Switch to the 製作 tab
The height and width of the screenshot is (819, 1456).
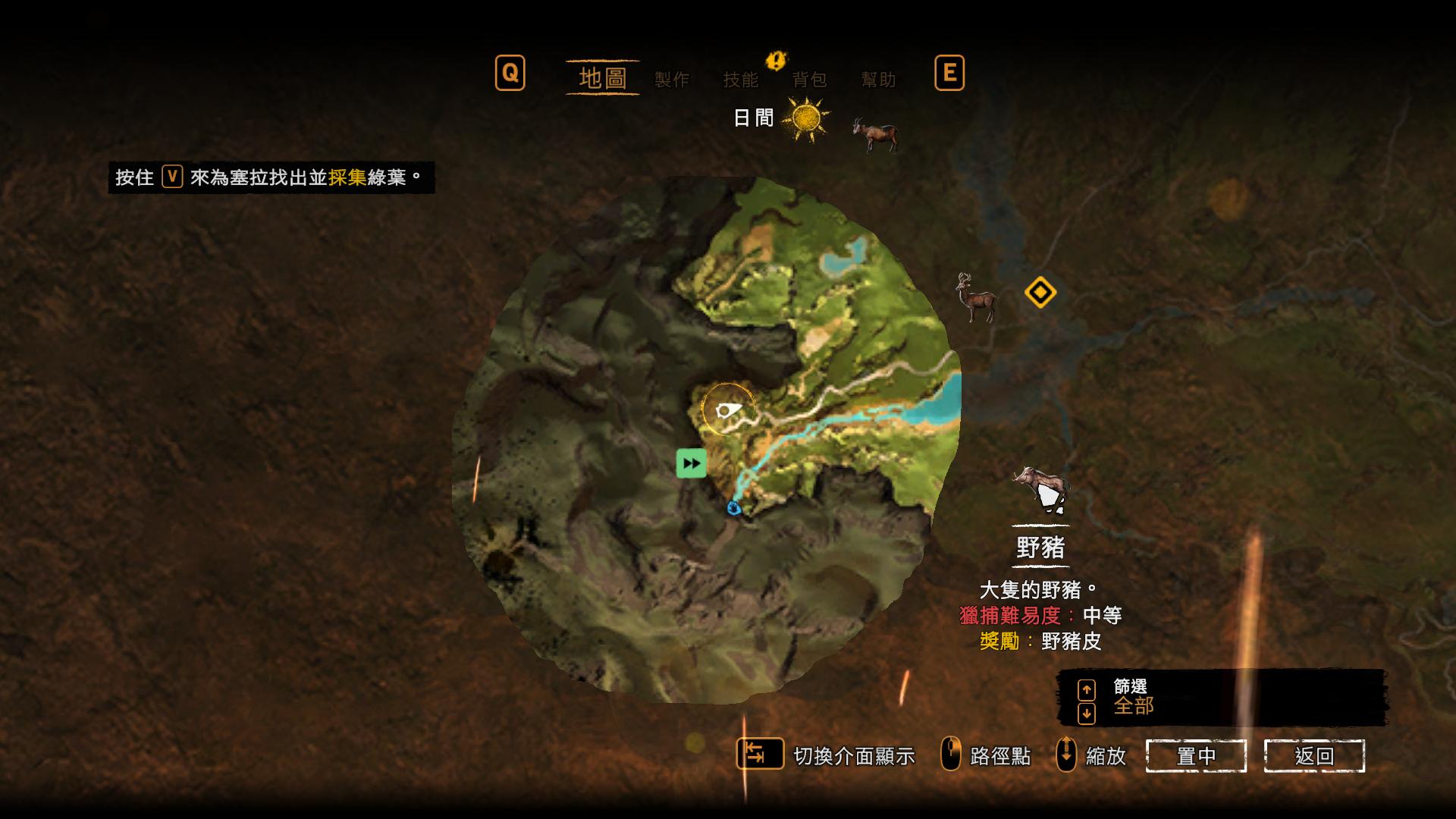673,80
